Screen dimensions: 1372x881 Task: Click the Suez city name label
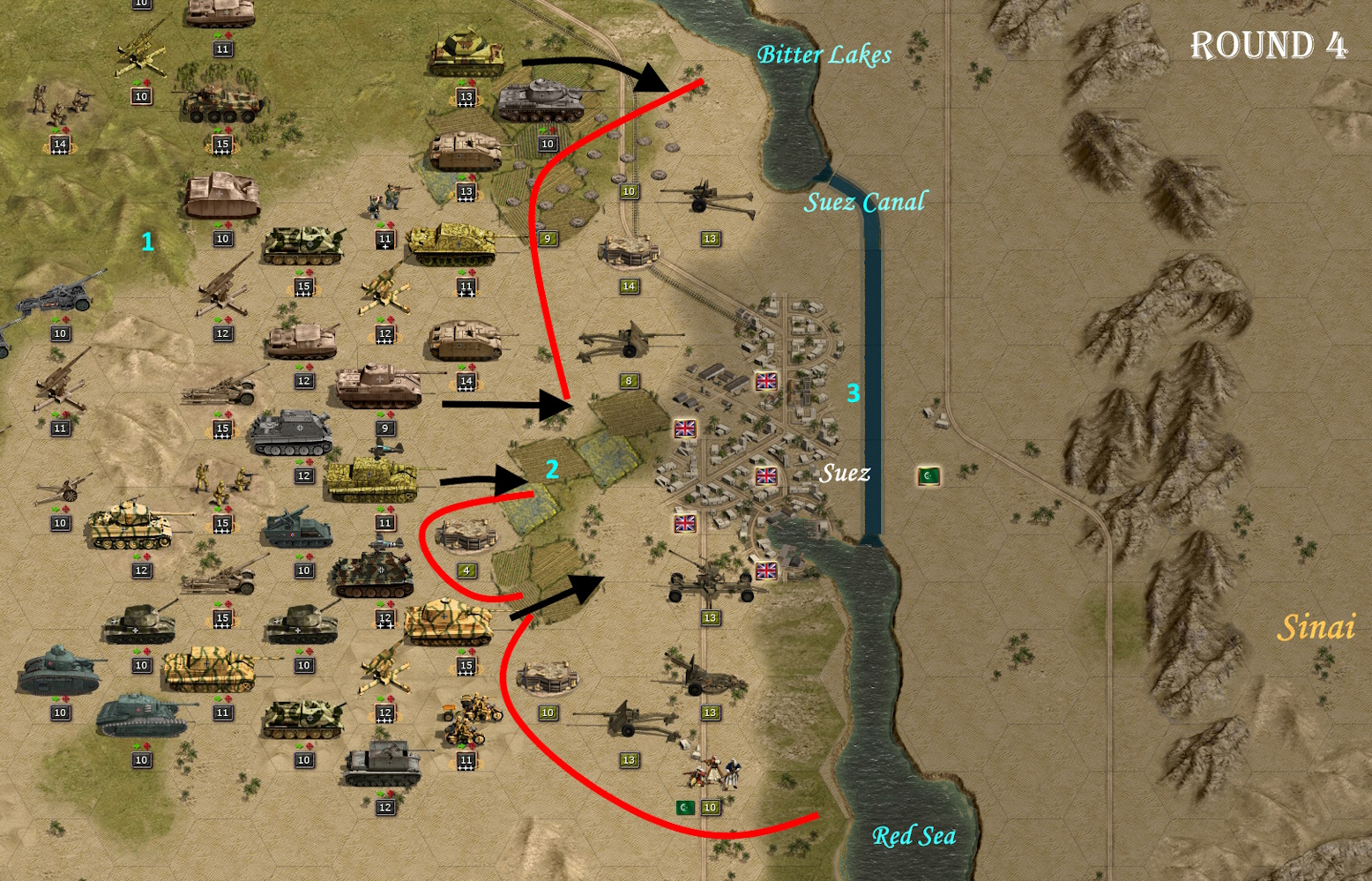pyautogui.click(x=845, y=474)
